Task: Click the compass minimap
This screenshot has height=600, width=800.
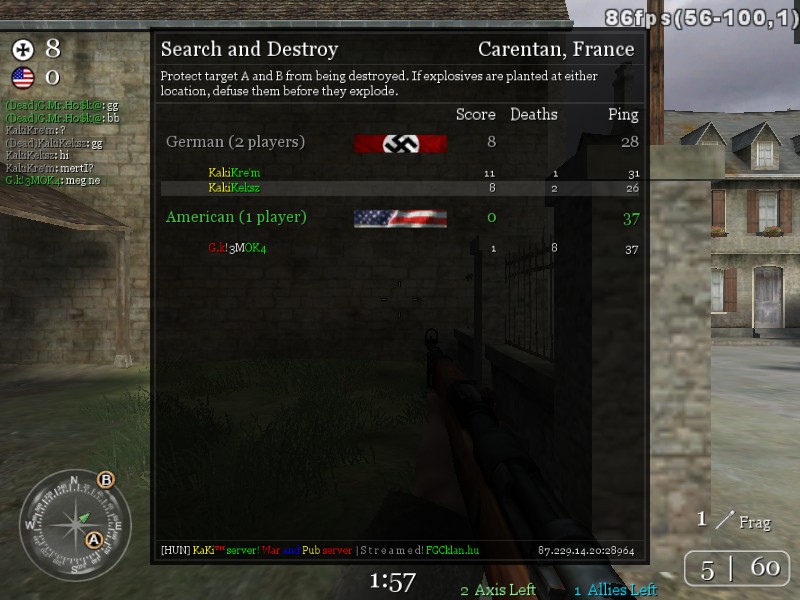Action: (x=74, y=522)
